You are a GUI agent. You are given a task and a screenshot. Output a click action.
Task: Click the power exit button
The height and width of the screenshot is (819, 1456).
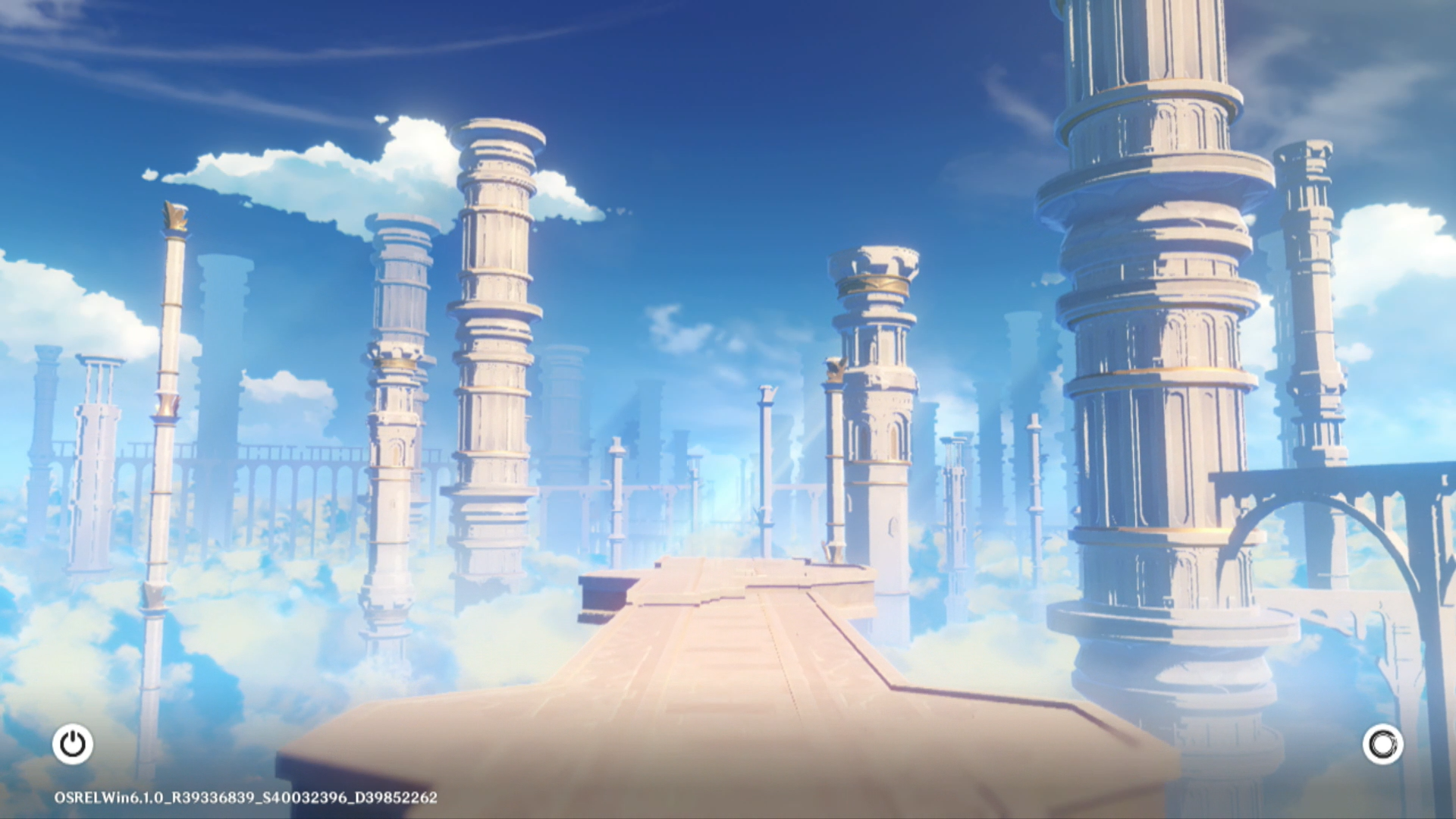click(73, 744)
